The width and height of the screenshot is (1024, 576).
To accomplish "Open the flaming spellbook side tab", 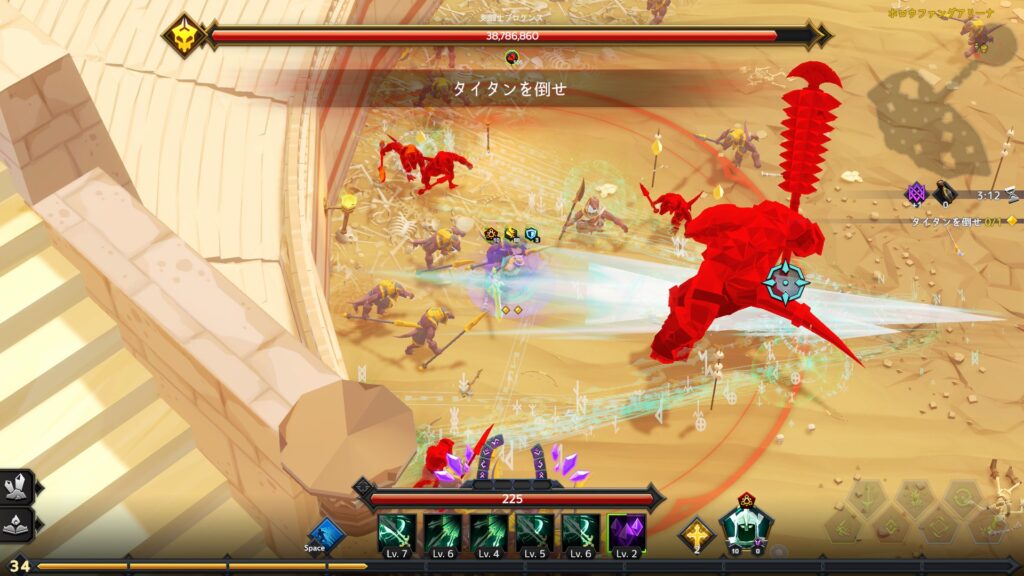I will click(18, 523).
